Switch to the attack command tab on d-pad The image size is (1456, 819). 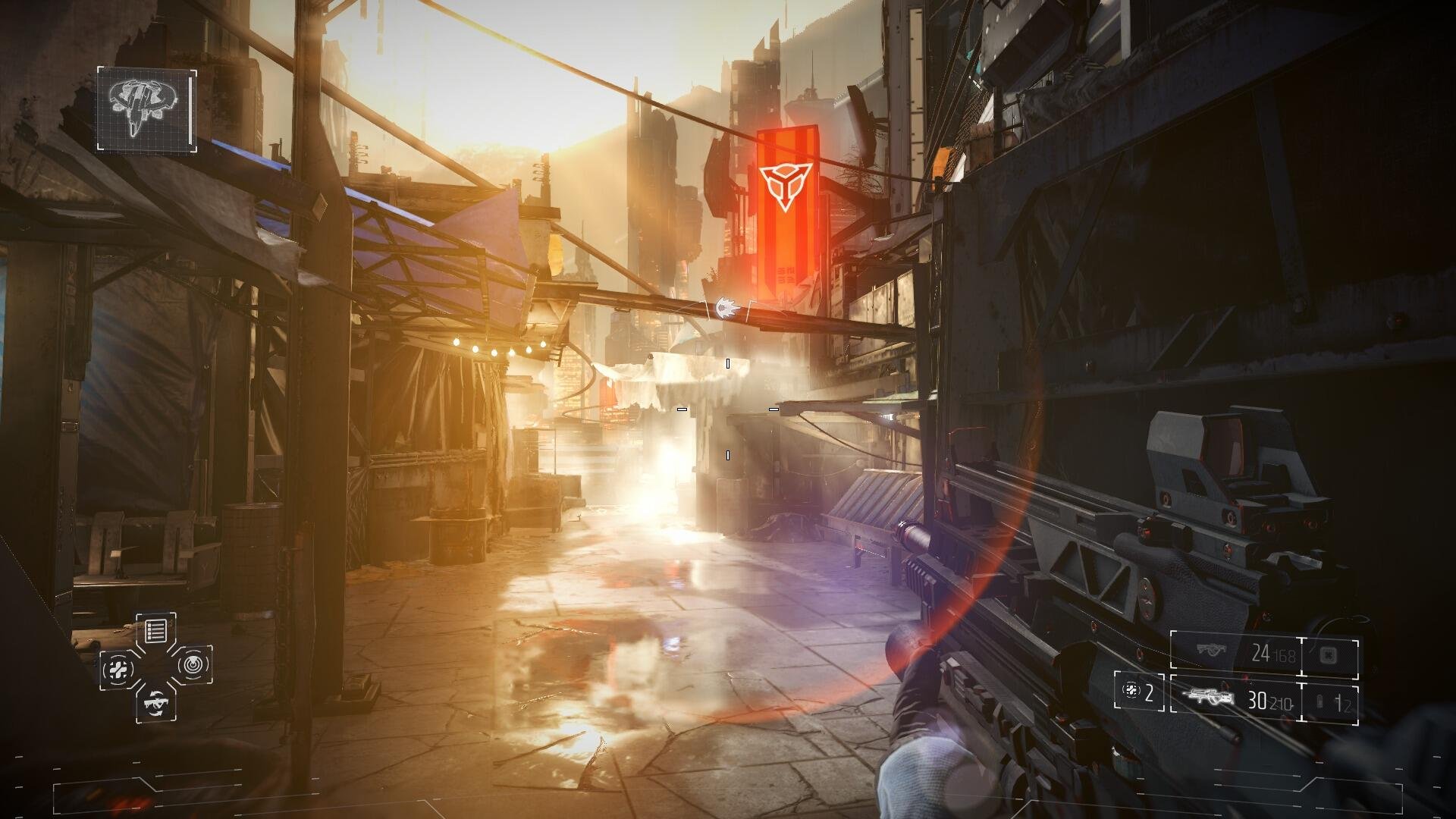[156, 702]
